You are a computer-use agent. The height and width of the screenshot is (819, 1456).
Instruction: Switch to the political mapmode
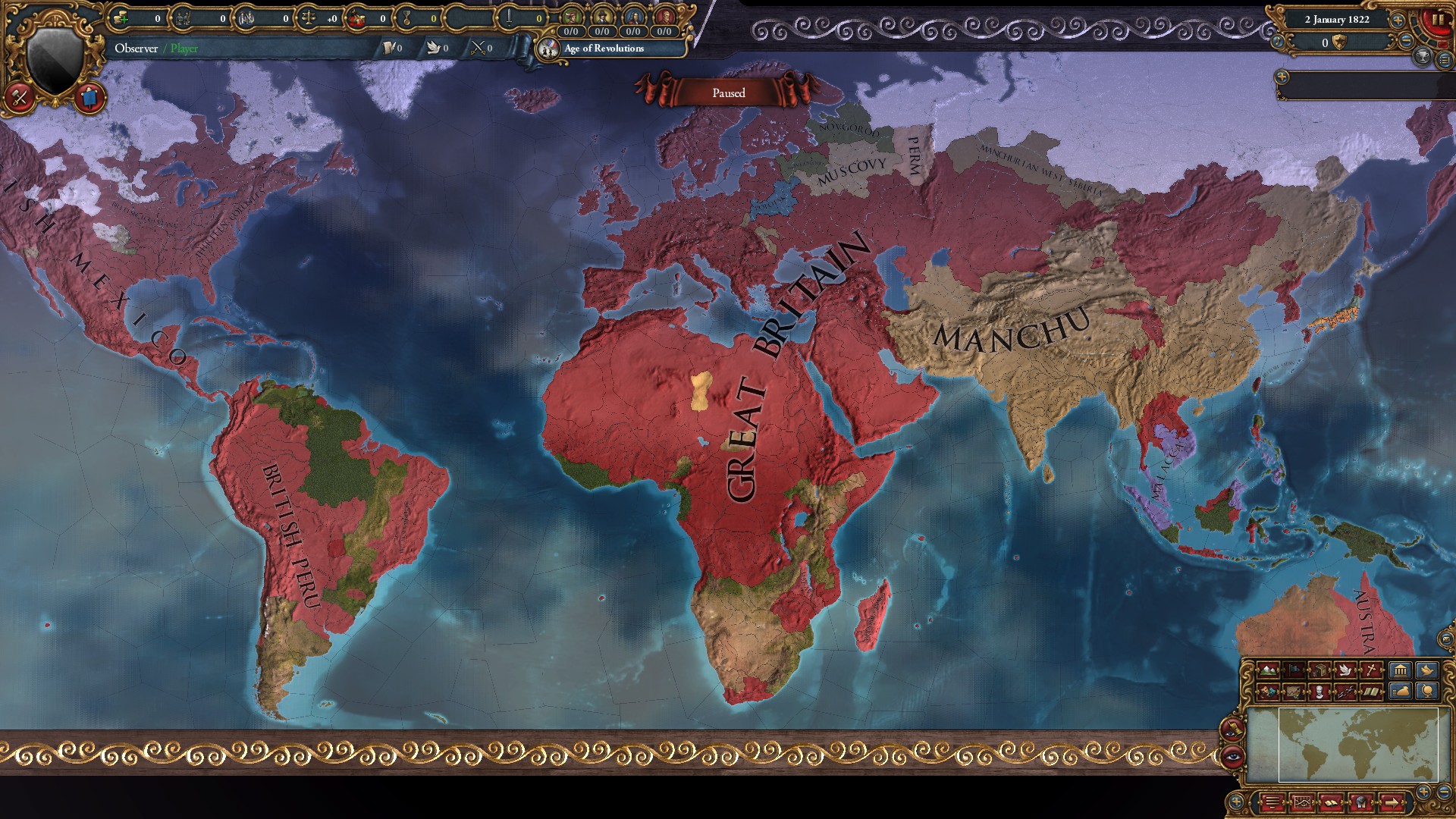coord(1293,670)
